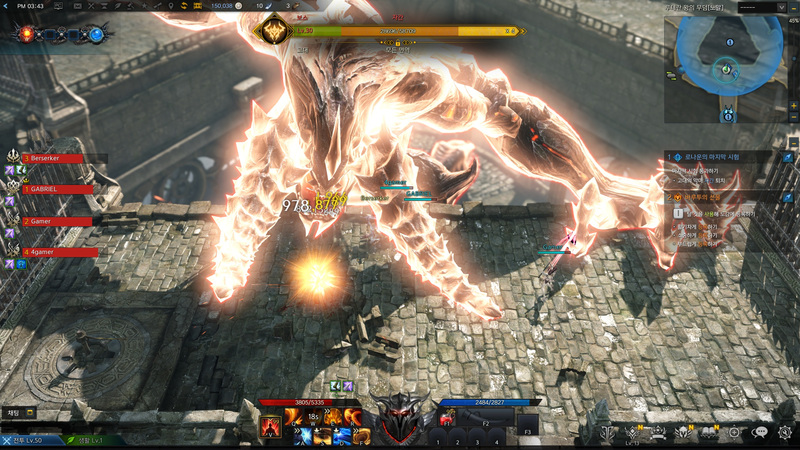Viewport: 800px width, 450px height.
Task: Click the boss emblem on the health bar
Action: 272,32
